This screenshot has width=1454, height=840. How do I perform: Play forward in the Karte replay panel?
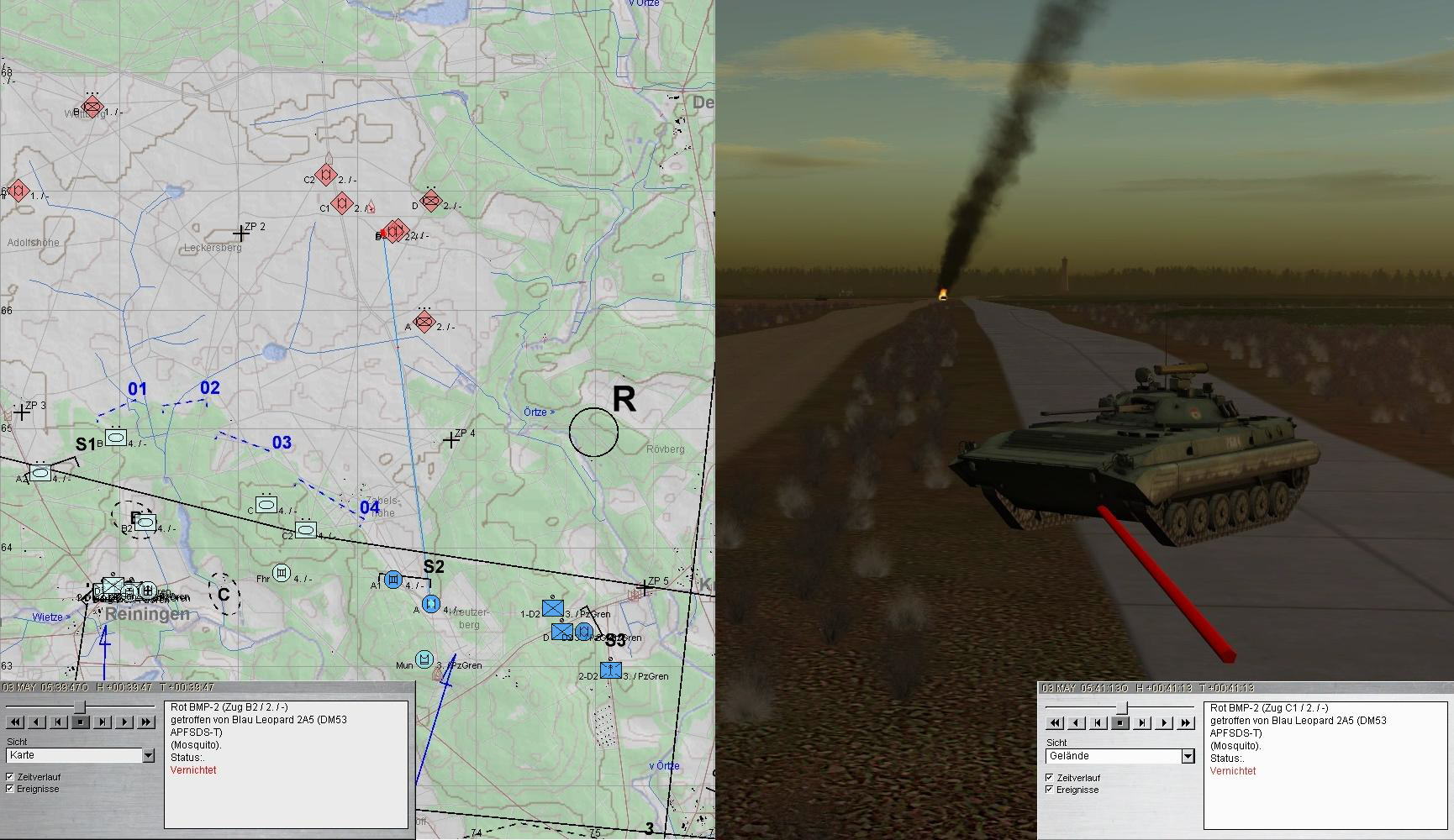click(x=124, y=722)
